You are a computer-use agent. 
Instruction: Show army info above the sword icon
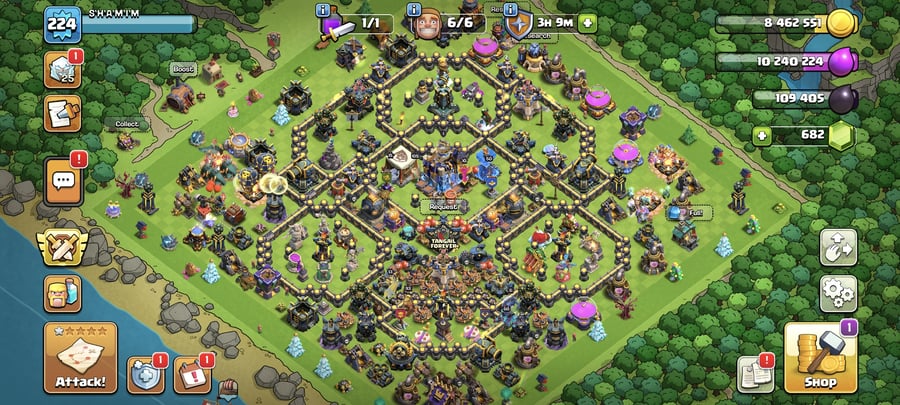pyautogui.click(x=324, y=9)
